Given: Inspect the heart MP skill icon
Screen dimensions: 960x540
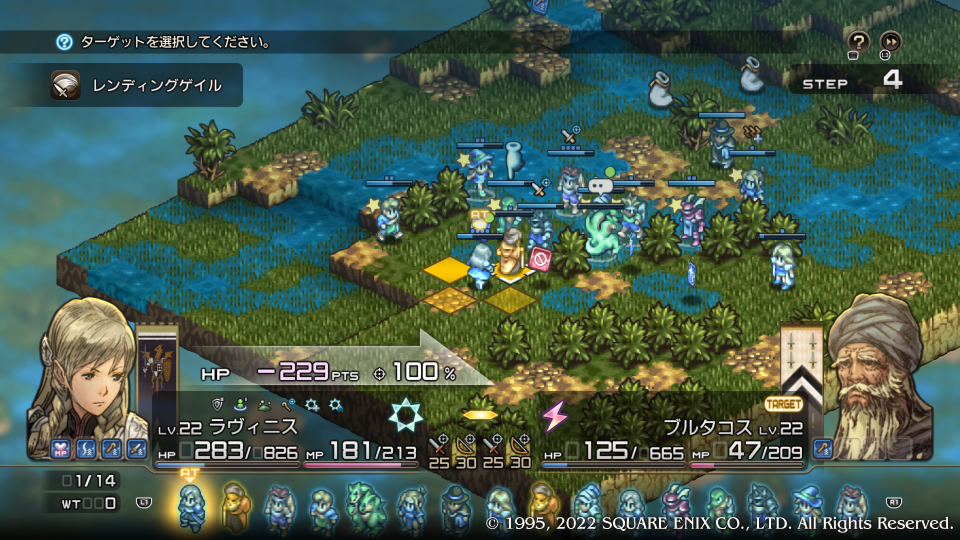Looking at the screenshot, I should pyautogui.click(x=60, y=449).
